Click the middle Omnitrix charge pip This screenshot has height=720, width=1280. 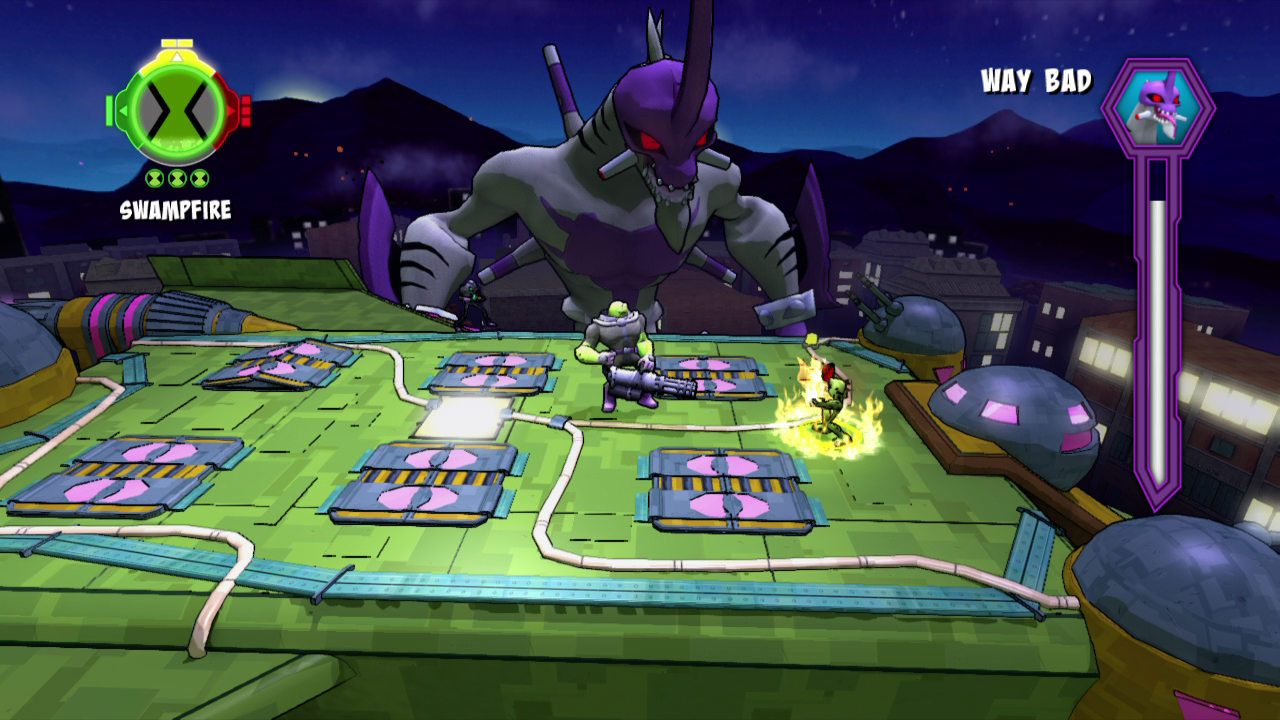coord(177,178)
